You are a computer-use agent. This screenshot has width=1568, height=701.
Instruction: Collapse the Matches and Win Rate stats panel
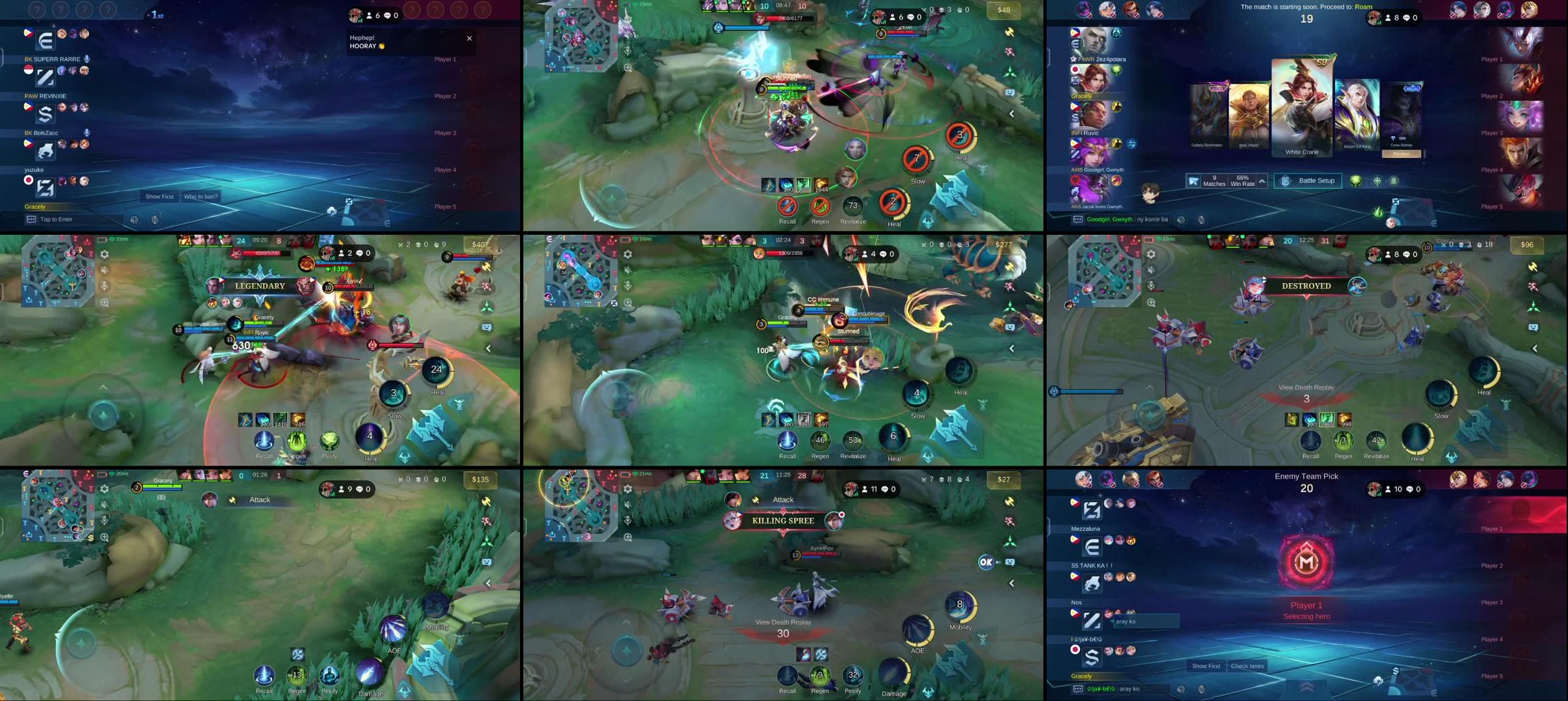click(1261, 181)
